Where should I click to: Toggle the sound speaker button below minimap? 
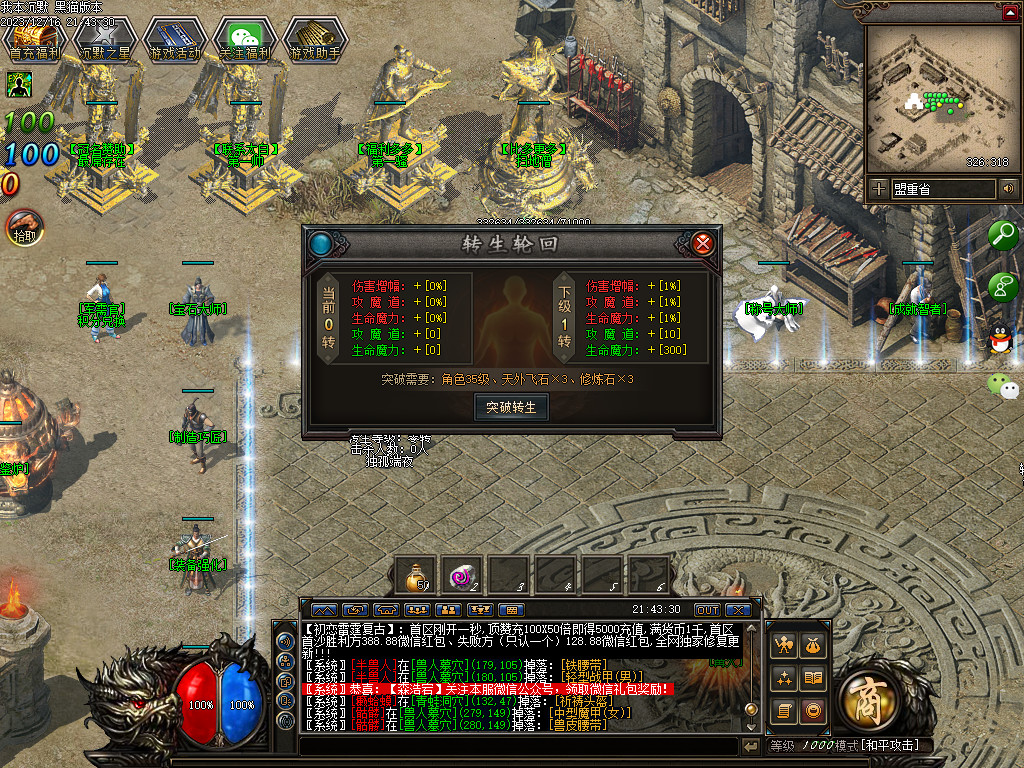(1008, 188)
